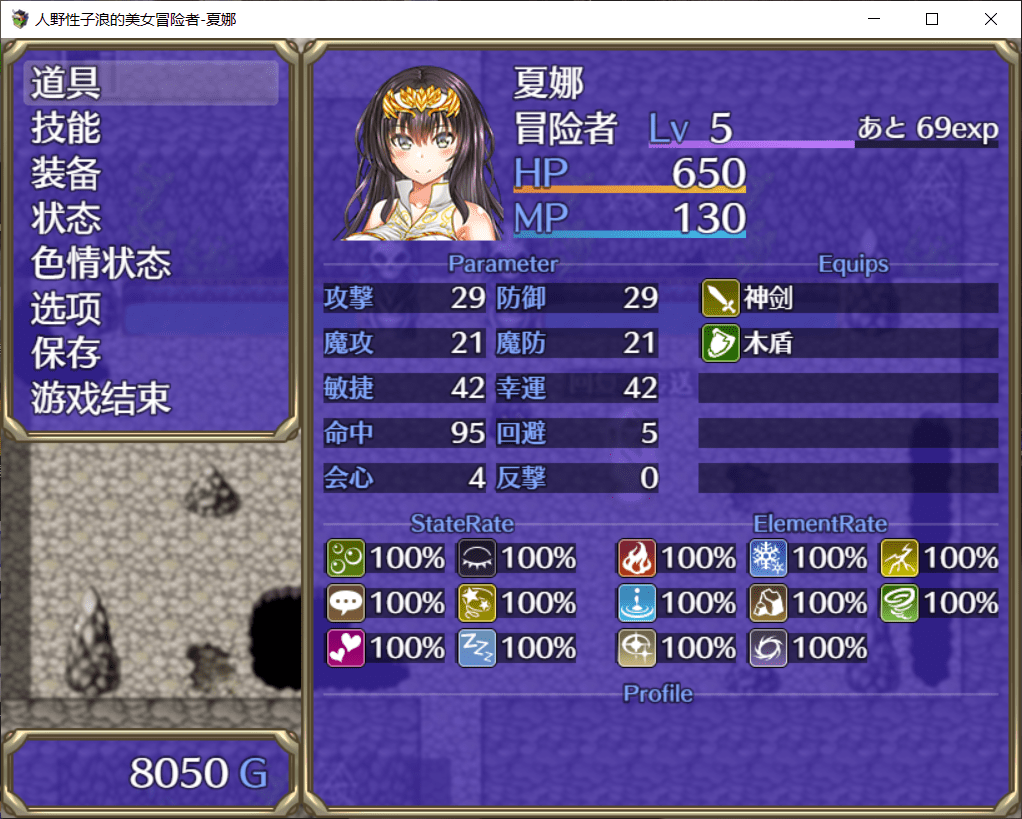Select the 木盾 wooden shield slot
1022x819 pixels.
pos(848,343)
